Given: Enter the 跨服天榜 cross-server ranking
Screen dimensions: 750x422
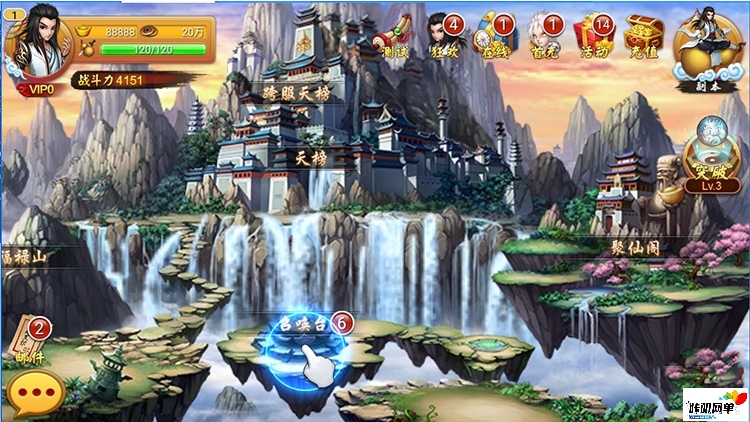Looking at the screenshot, I should tap(296, 93).
